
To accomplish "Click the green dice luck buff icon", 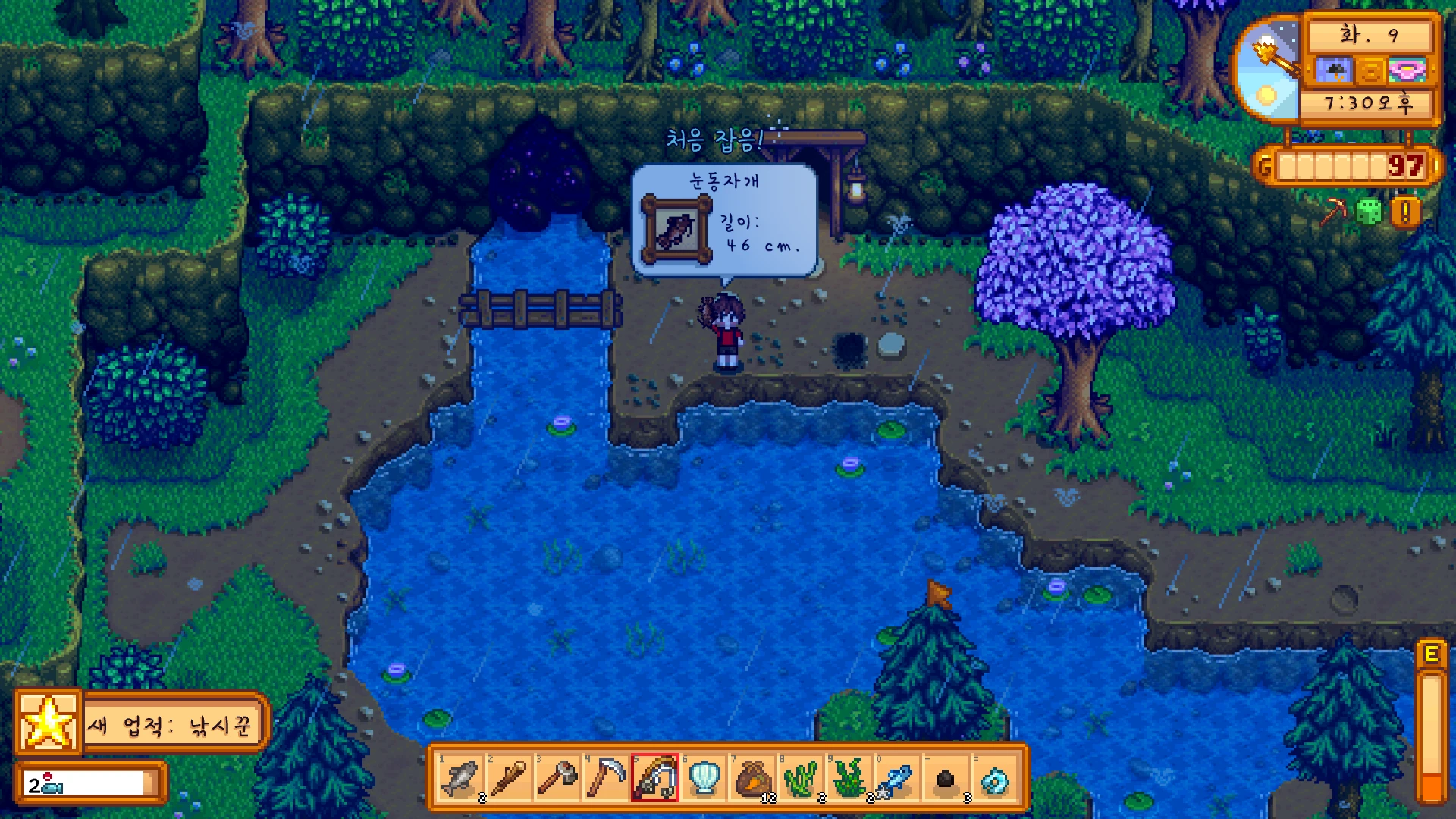I will [1369, 212].
